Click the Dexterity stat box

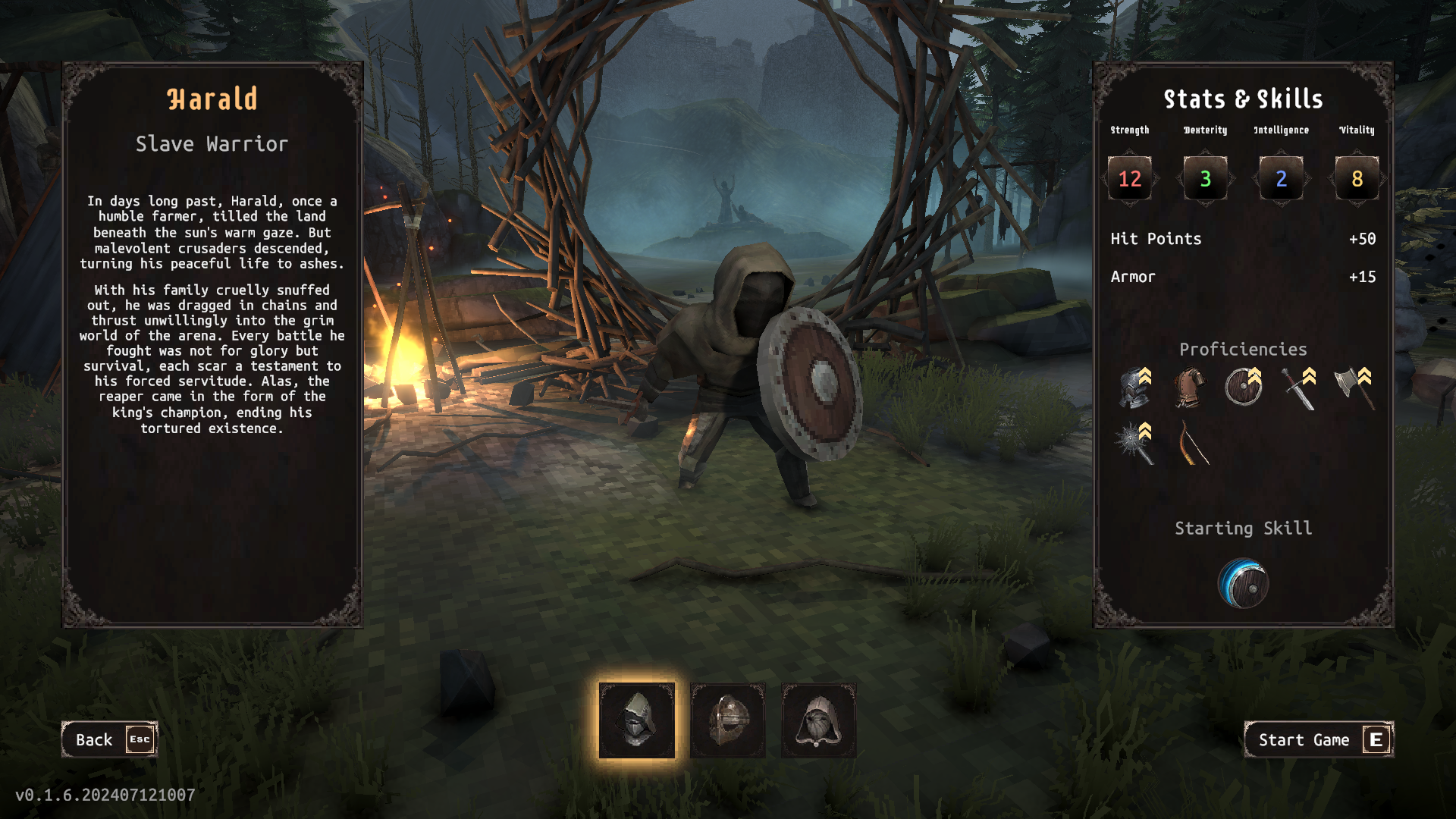pos(1206,179)
